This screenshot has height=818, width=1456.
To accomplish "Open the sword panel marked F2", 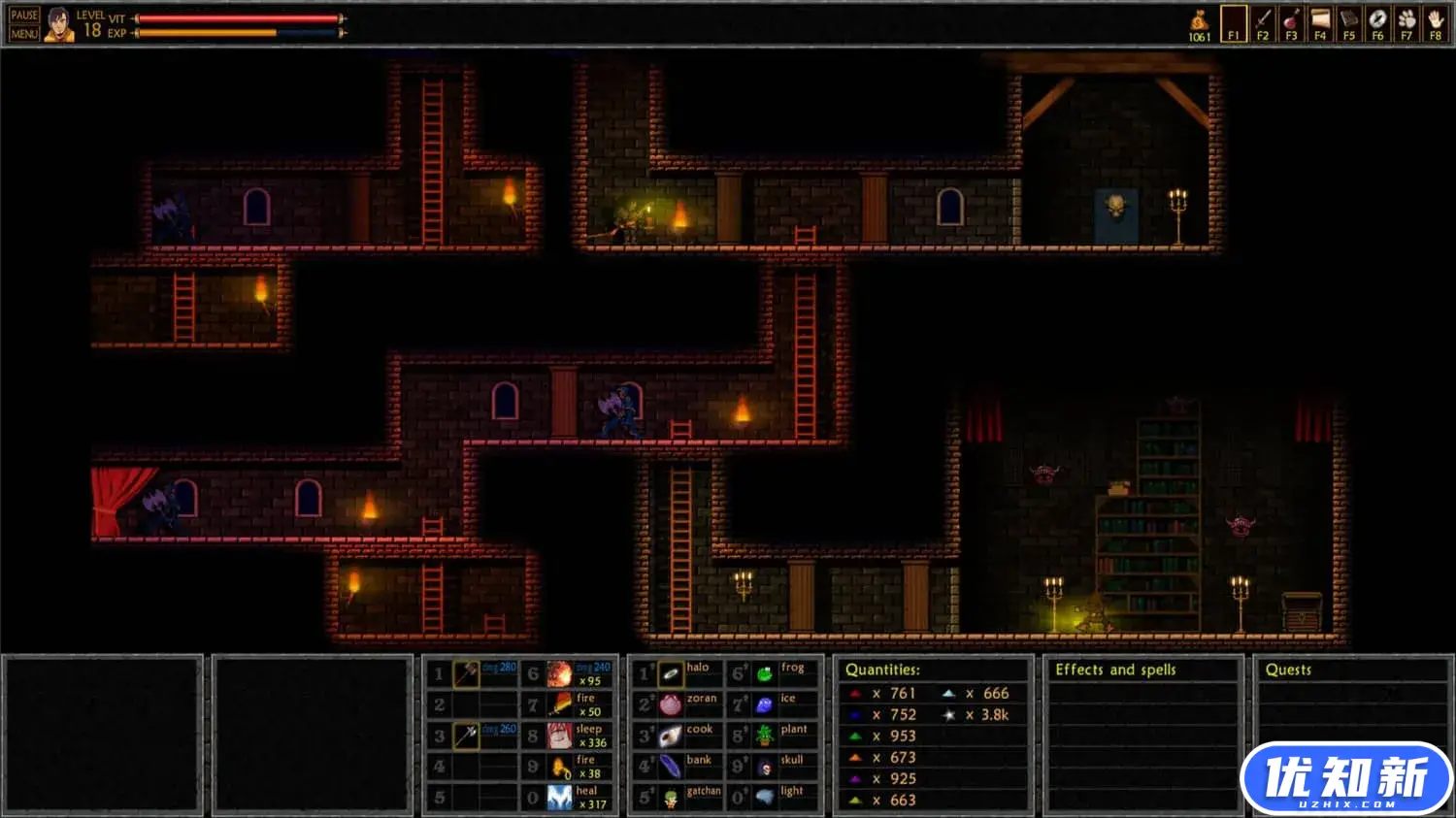I will pos(1263,23).
